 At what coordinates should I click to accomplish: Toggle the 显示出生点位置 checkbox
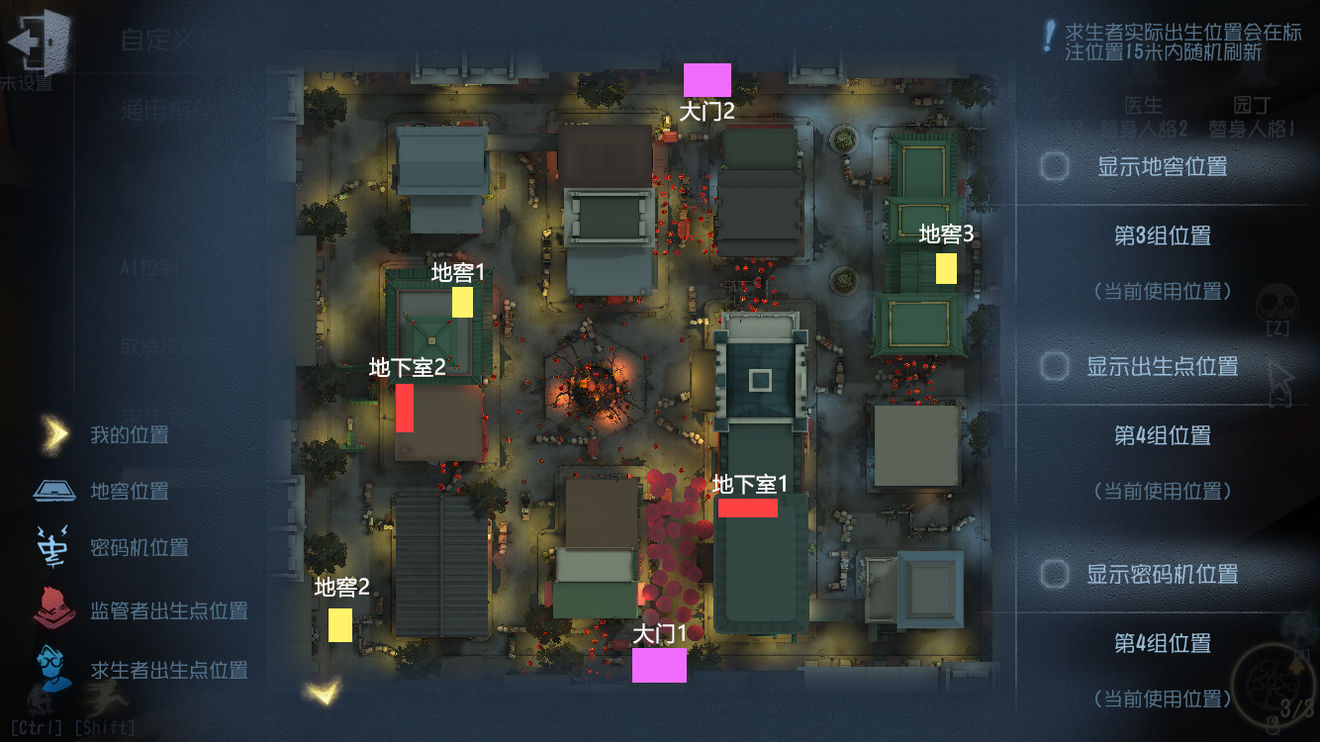pos(1053,368)
